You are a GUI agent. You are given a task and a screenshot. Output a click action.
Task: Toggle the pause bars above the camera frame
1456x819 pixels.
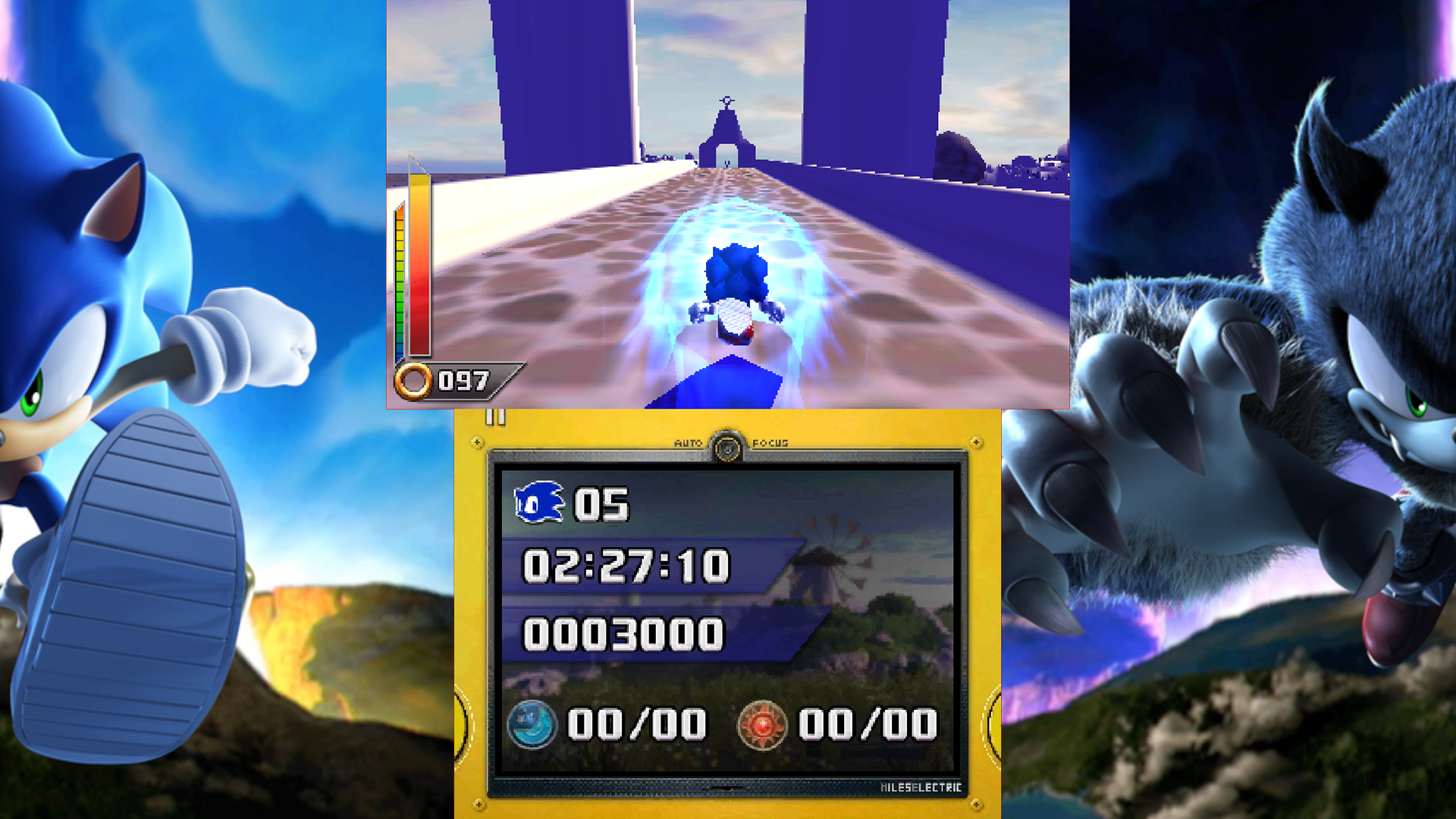[494, 419]
